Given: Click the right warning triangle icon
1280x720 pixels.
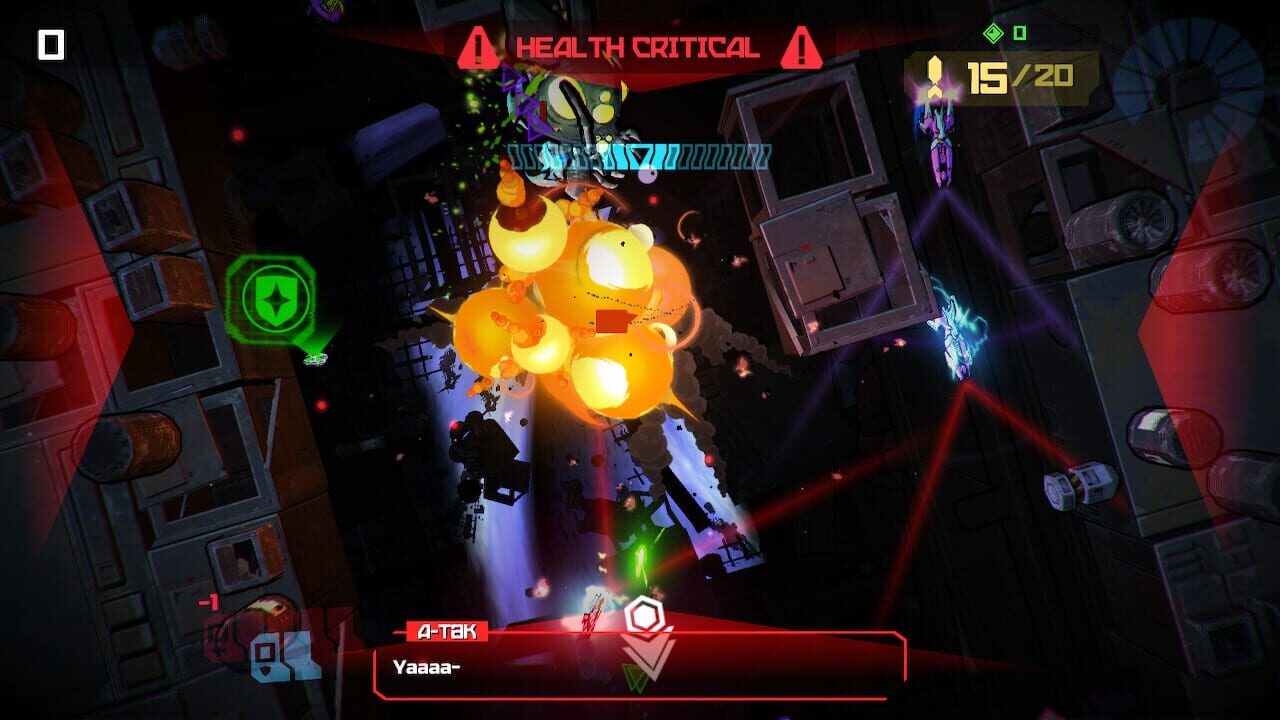Looking at the screenshot, I should (x=802, y=44).
